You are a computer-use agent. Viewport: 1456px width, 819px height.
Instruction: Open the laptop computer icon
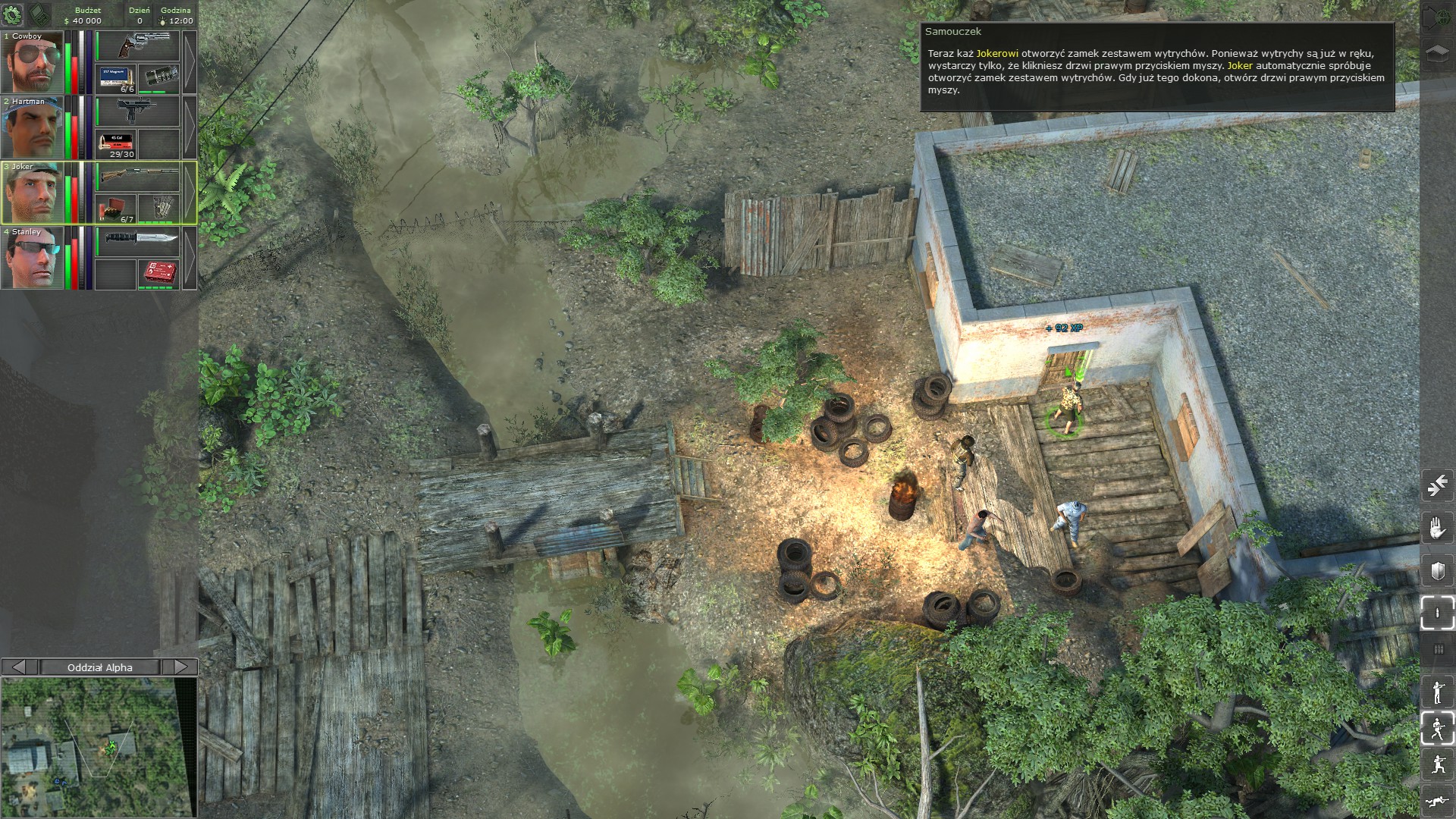(x=39, y=14)
